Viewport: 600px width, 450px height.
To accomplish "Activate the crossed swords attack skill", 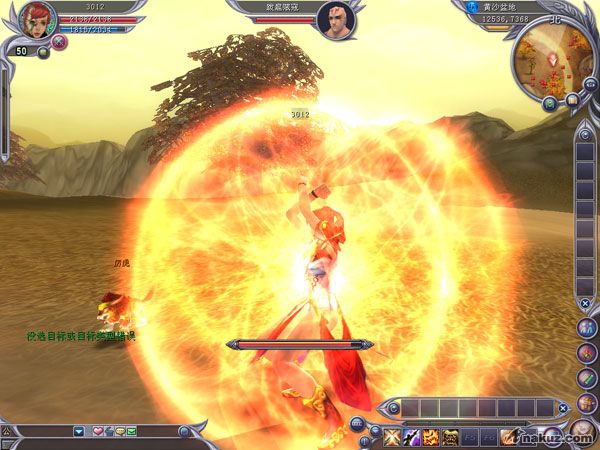I will [391, 436].
